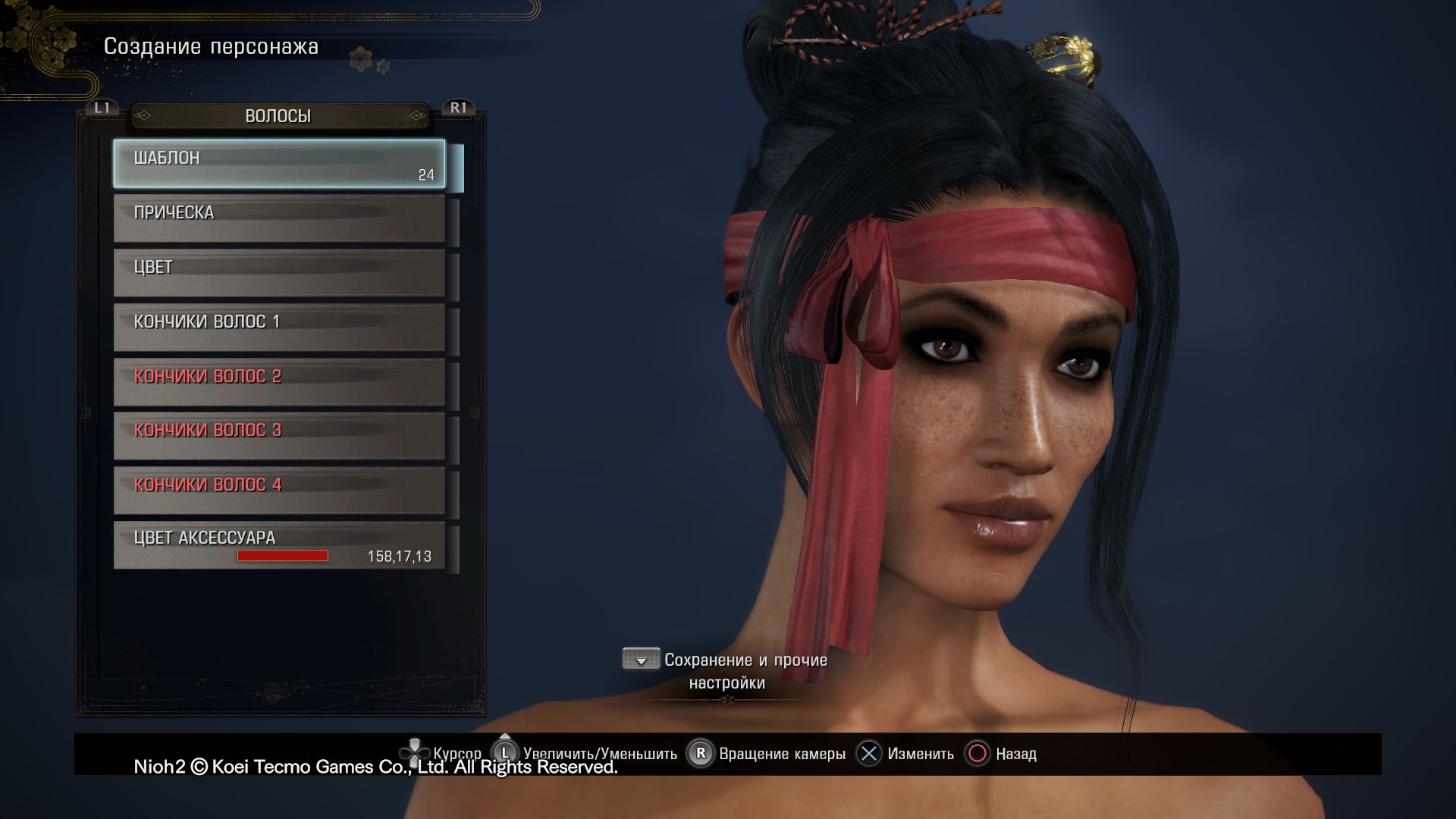This screenshot has width=1456, height=819.
Task: Click the КОНЧИКИ ВОЛОС 2 row
Action: [x=279, y=382]
